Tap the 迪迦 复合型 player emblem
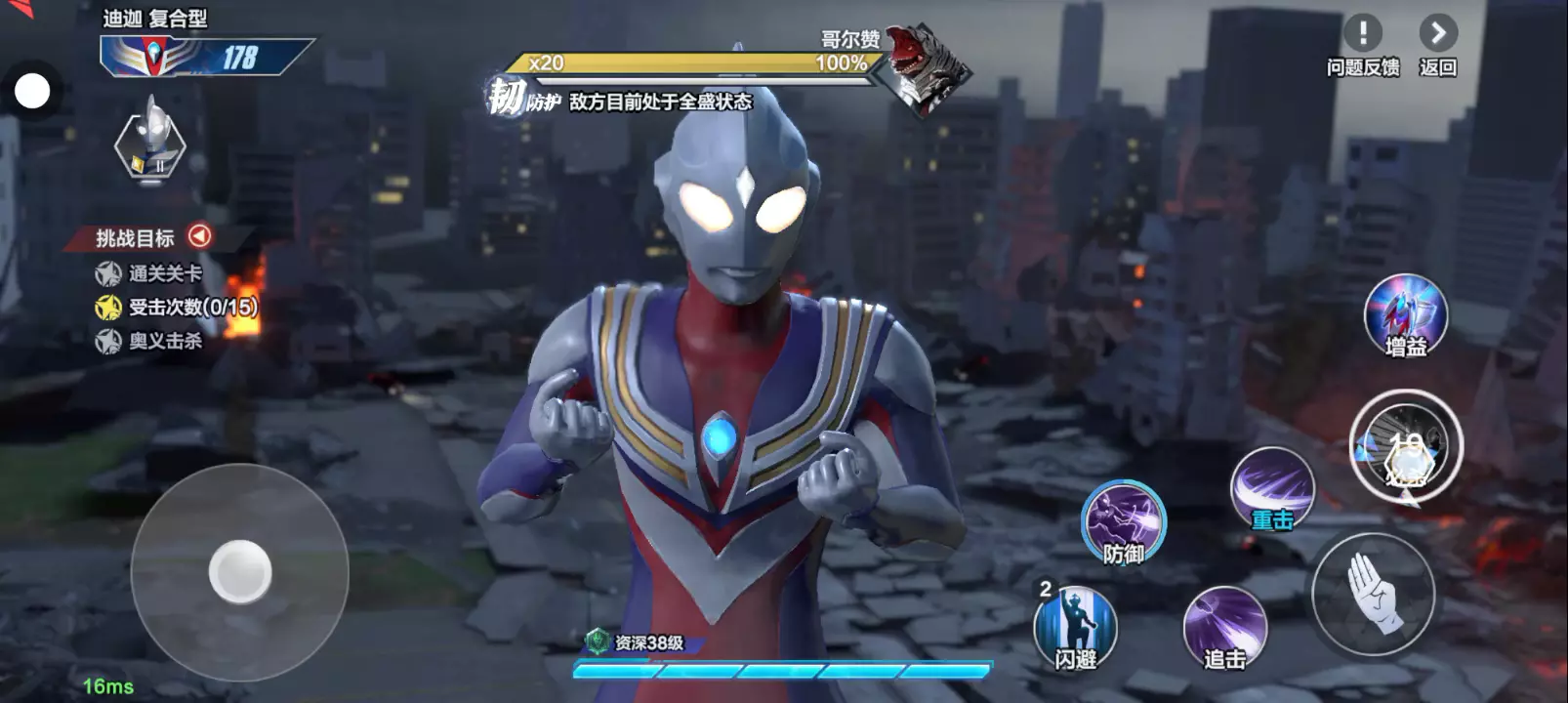This screenshot has width=1568, height=703. [x=153, y=57]
